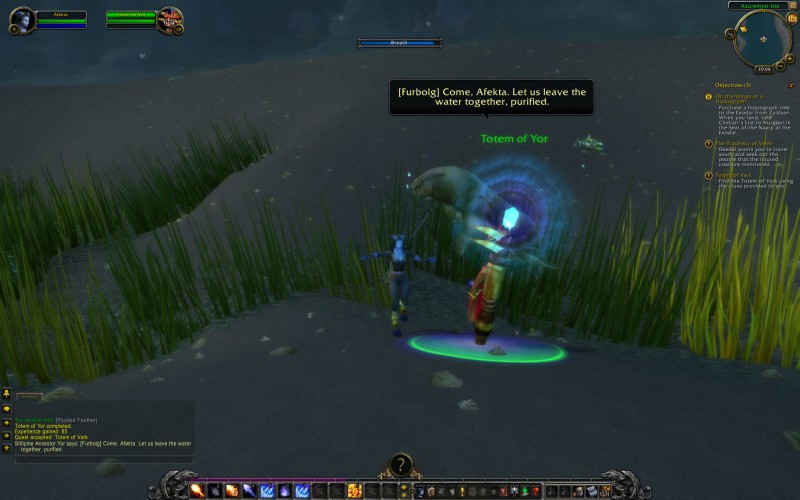Collapse the Objectives tracker
This screenshot has width=800, height=500.
coord(791,85)
